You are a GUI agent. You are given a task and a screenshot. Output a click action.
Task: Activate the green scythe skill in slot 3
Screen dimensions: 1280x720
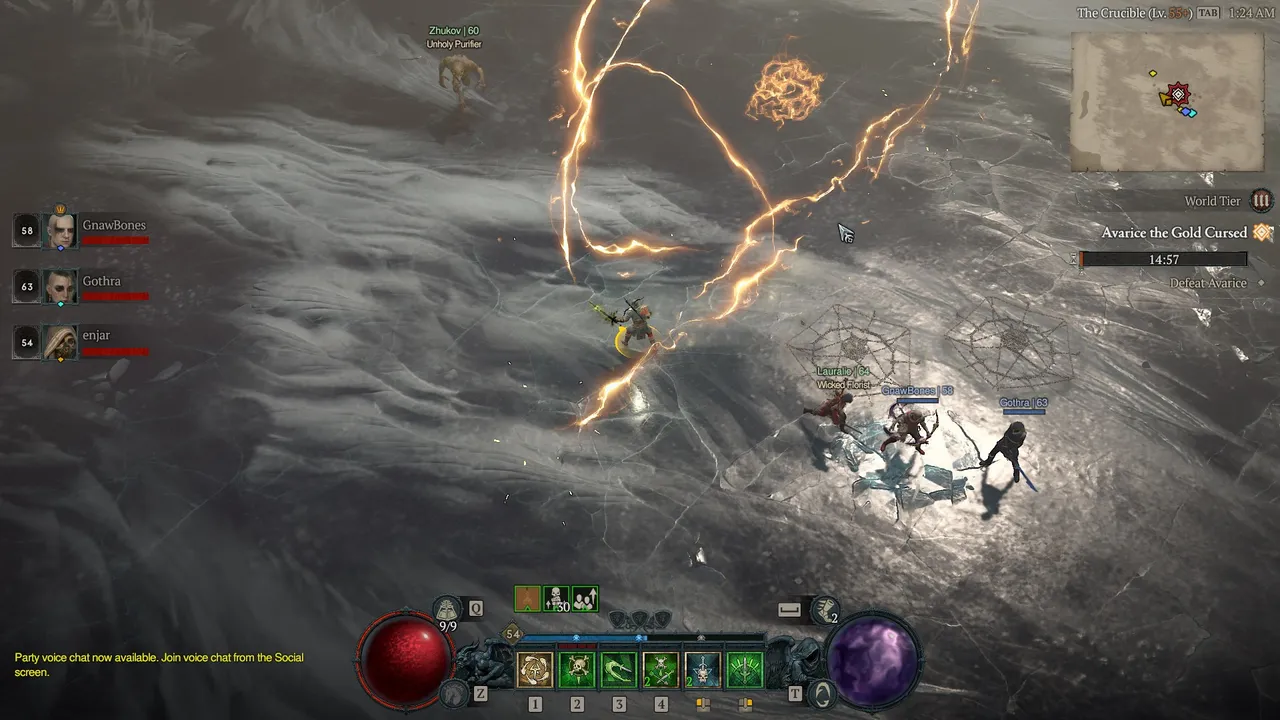[619, 670]
